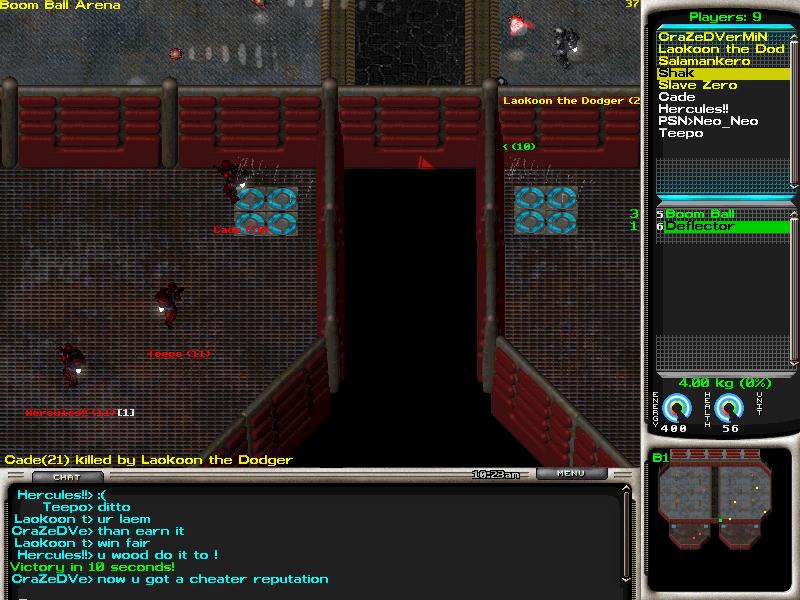Open the MENU button above chat
The image size is (800, 600).
[x=570, y=473]
